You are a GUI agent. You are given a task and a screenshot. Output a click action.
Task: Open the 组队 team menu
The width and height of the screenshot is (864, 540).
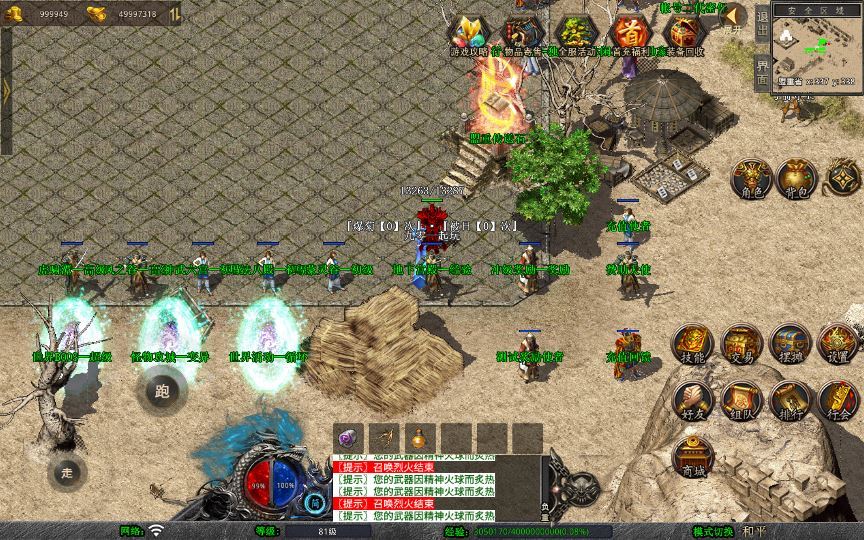(x=741, y=400)
